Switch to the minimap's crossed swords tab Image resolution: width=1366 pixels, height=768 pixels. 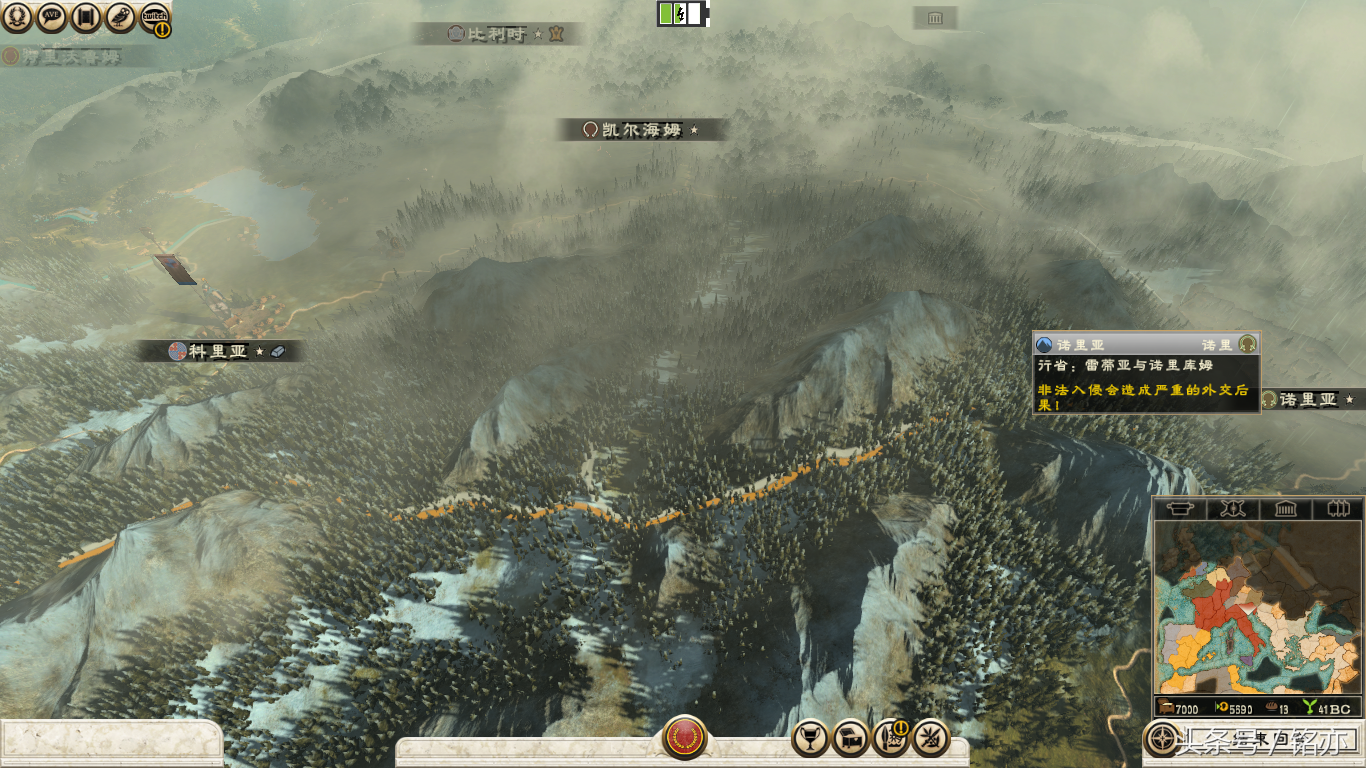point(1233,509)
